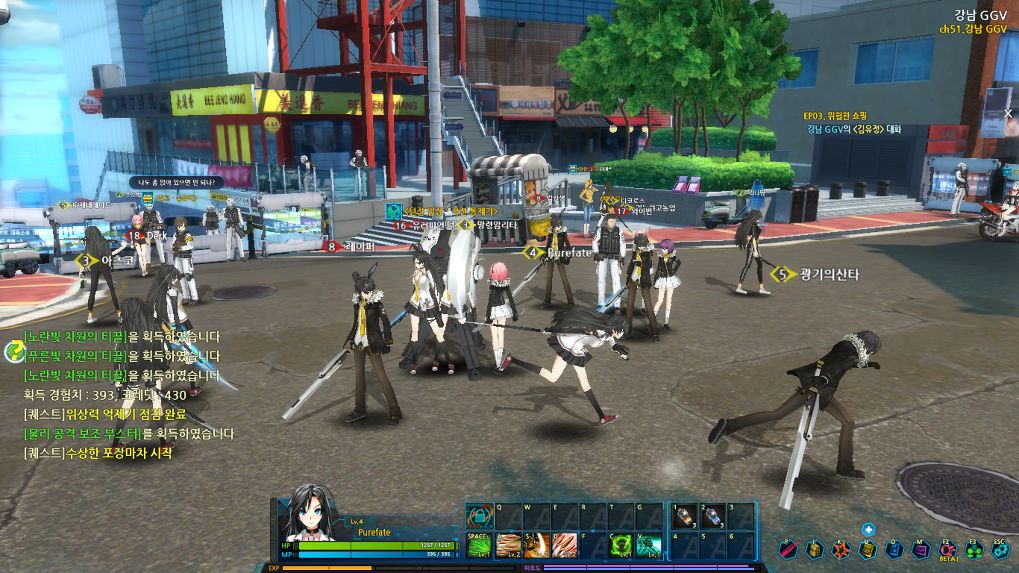Open the orange starburst skill menu

coord(841,548)
